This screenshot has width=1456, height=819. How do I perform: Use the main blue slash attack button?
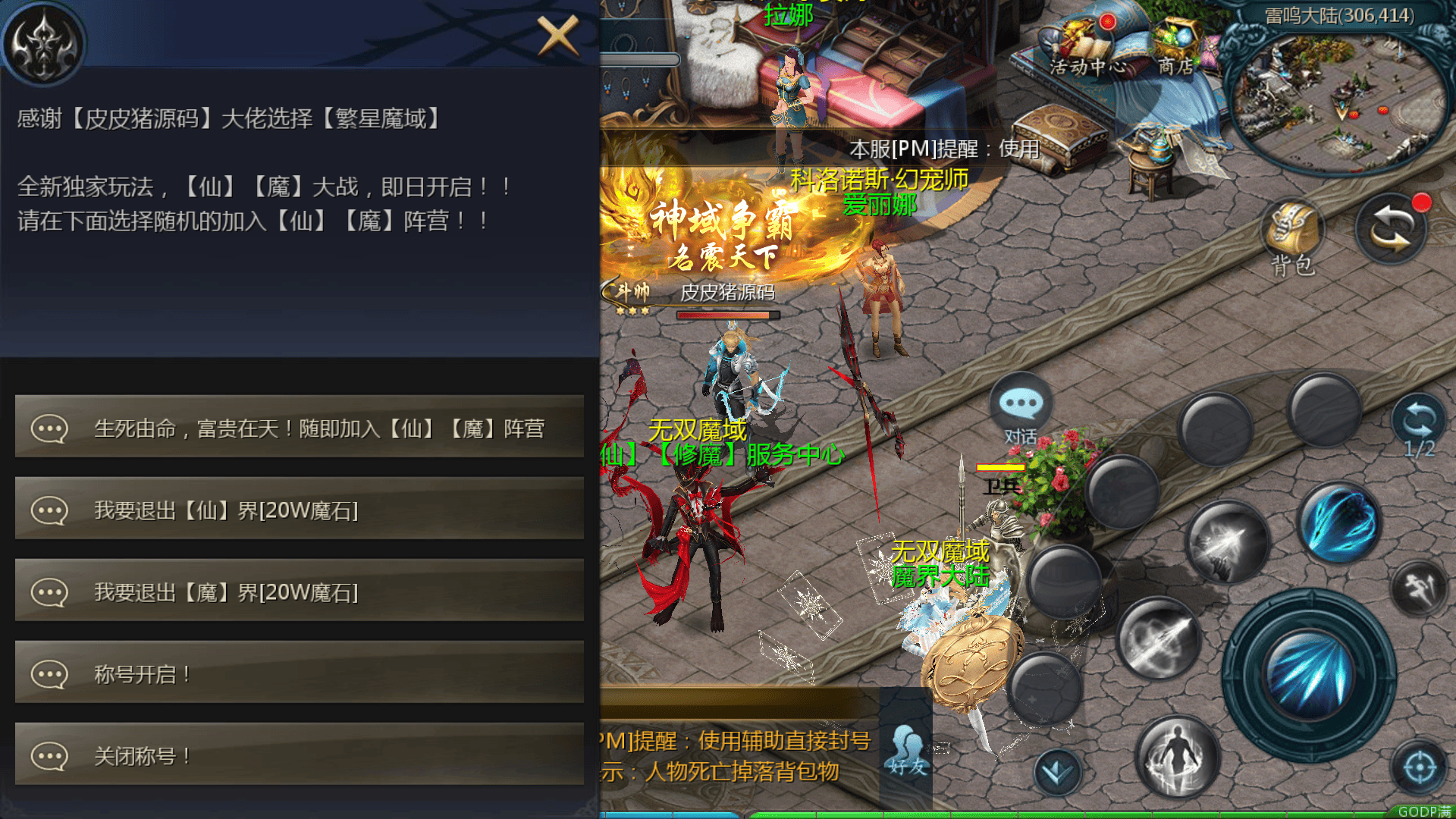pos(1309,675)
